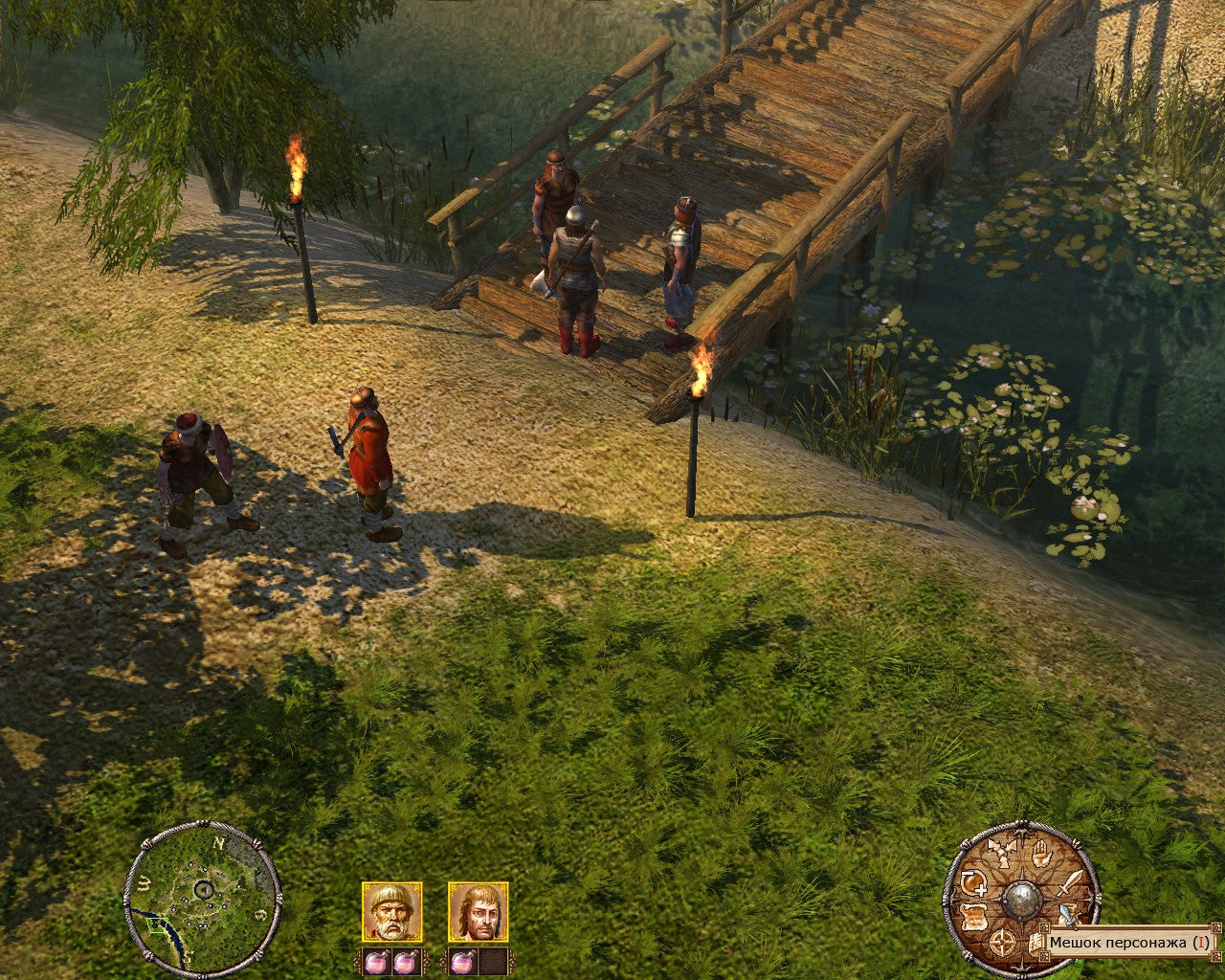Image resolution: width=1225 pixels, height=980 pixels.
Task: Open the scroll journal icon on the shield menu
Action: coord(973,919)
